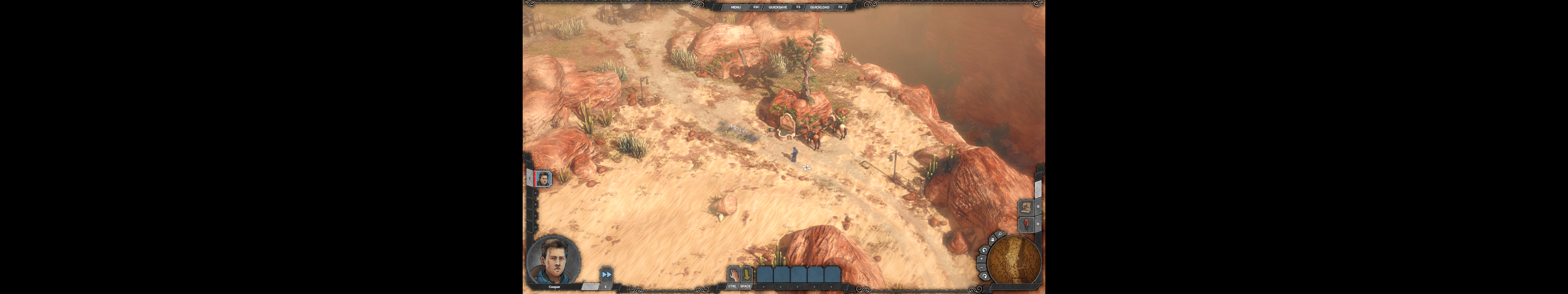
Task: Select Cooper's small portrait in the party list
Action: [x=543, y=179]
